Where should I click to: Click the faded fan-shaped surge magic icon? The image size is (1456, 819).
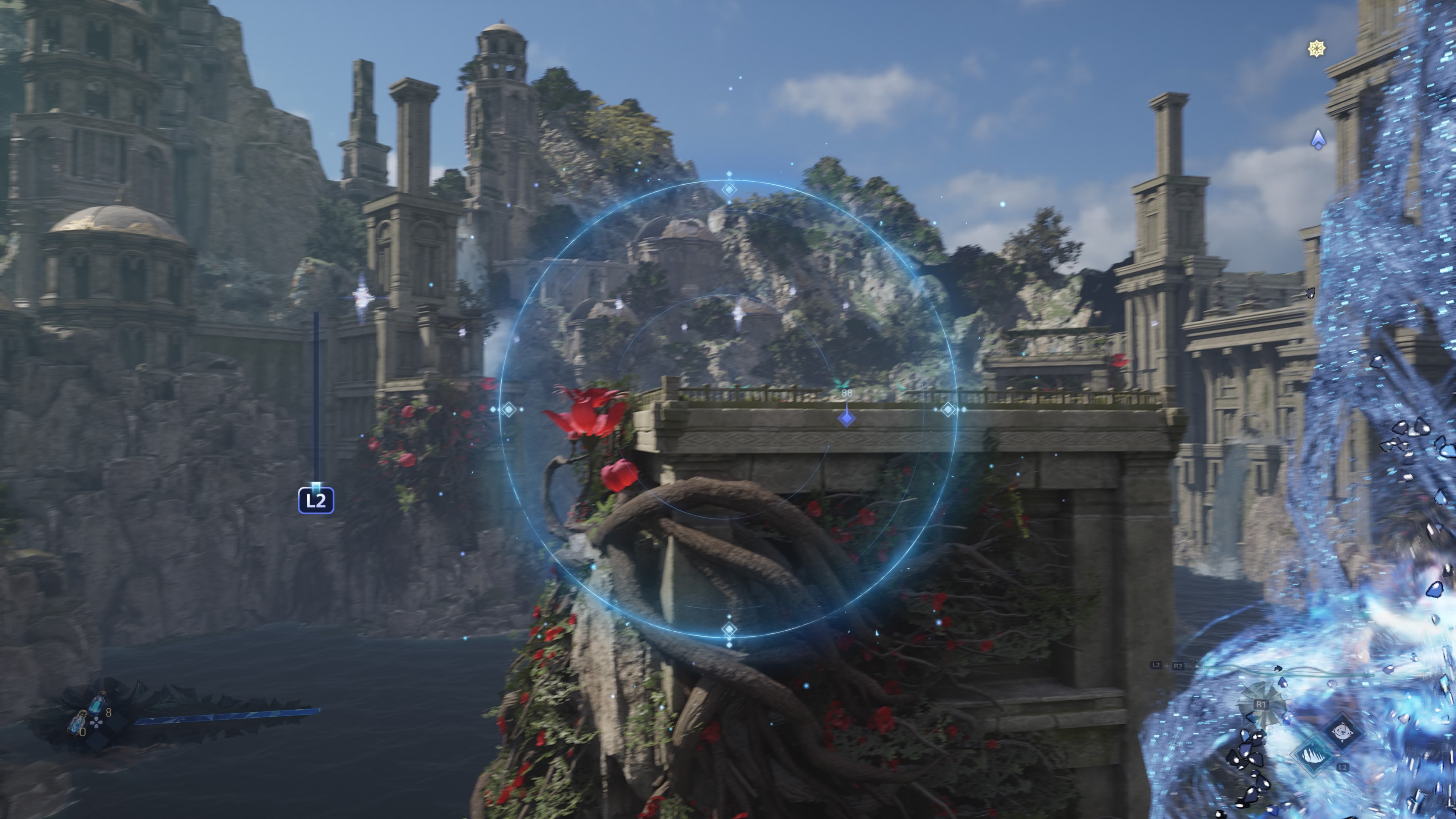pos(1261,704)
